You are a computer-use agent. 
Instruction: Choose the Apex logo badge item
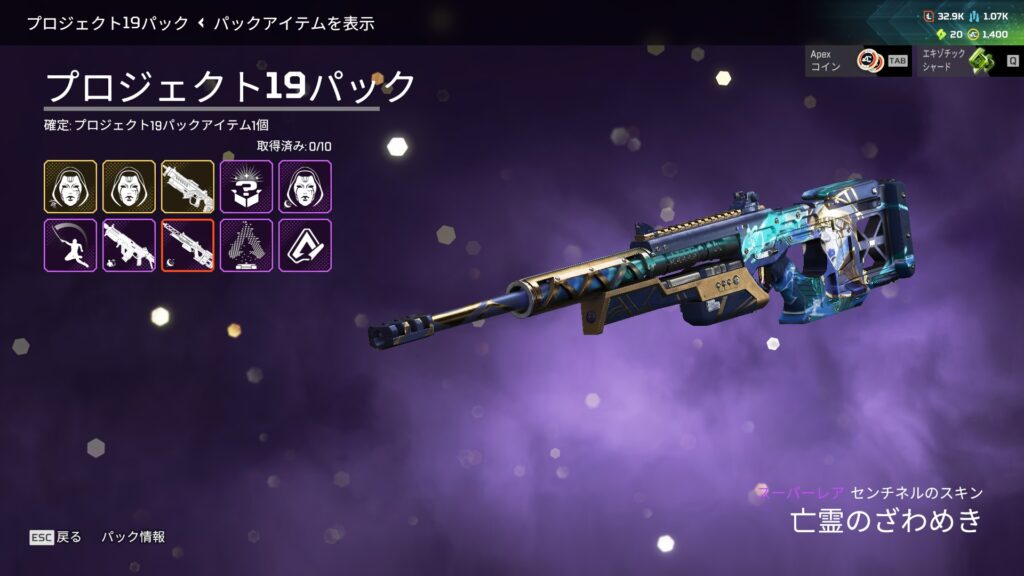(305, 245)
